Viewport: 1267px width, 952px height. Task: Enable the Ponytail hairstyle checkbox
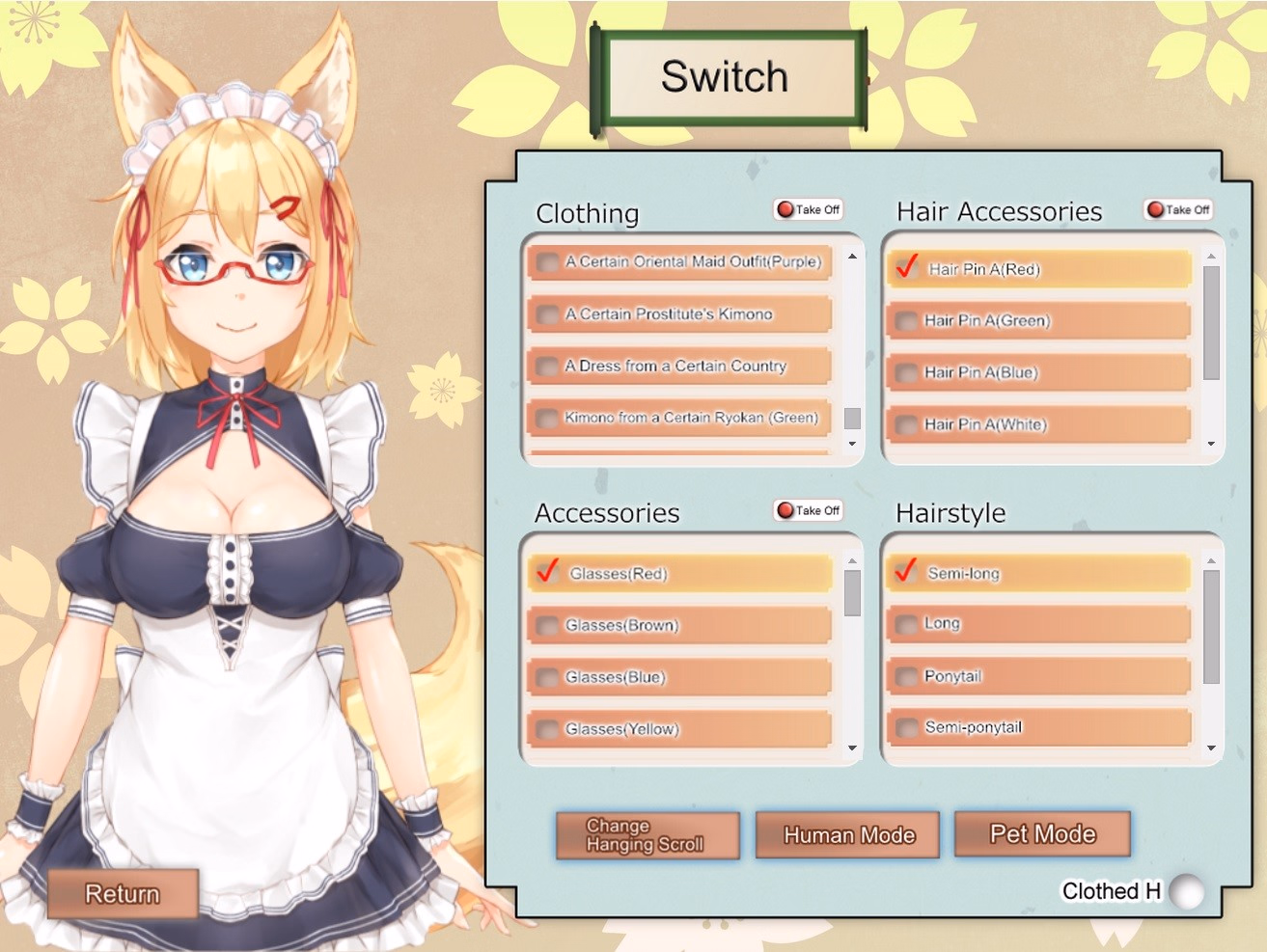coord(907,677)
